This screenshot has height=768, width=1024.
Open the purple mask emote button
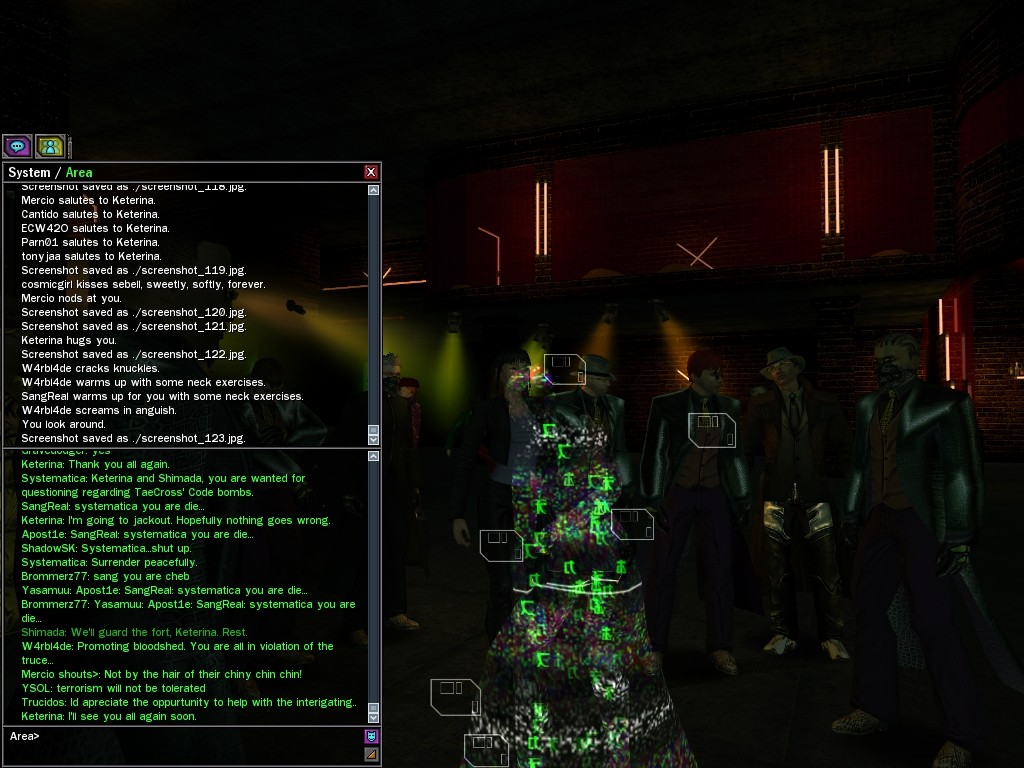[x=371, y=737]
